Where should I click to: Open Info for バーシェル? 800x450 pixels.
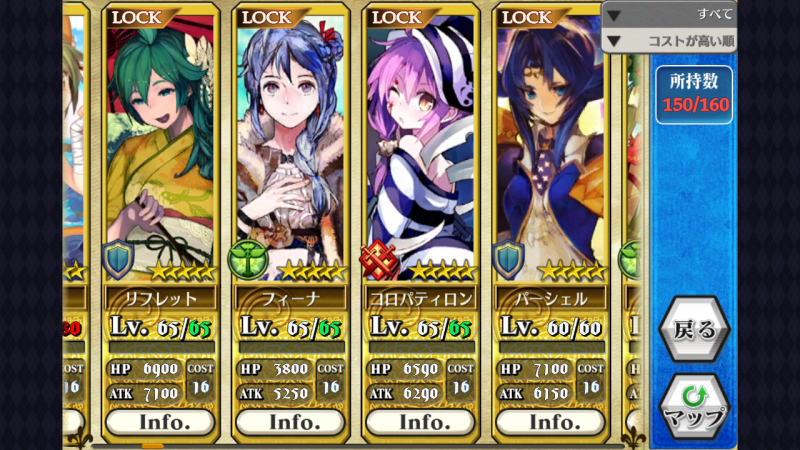[553, 421]
